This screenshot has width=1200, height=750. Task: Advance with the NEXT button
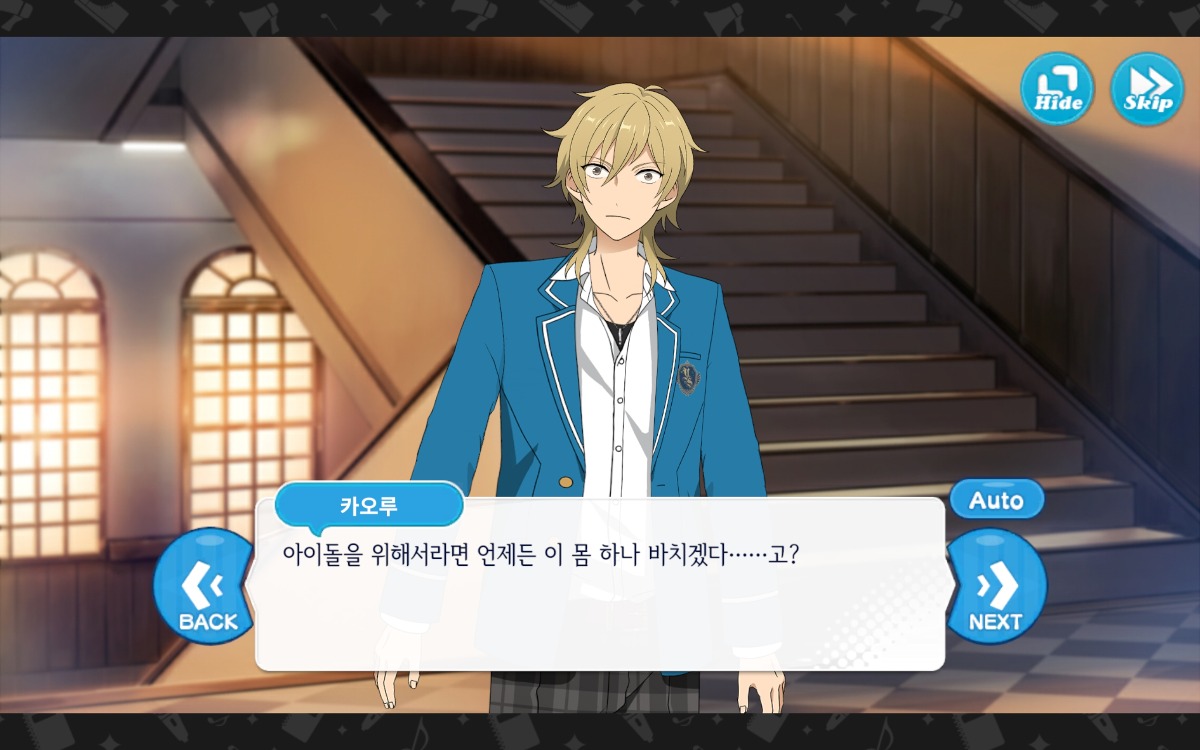coord(995,588)
